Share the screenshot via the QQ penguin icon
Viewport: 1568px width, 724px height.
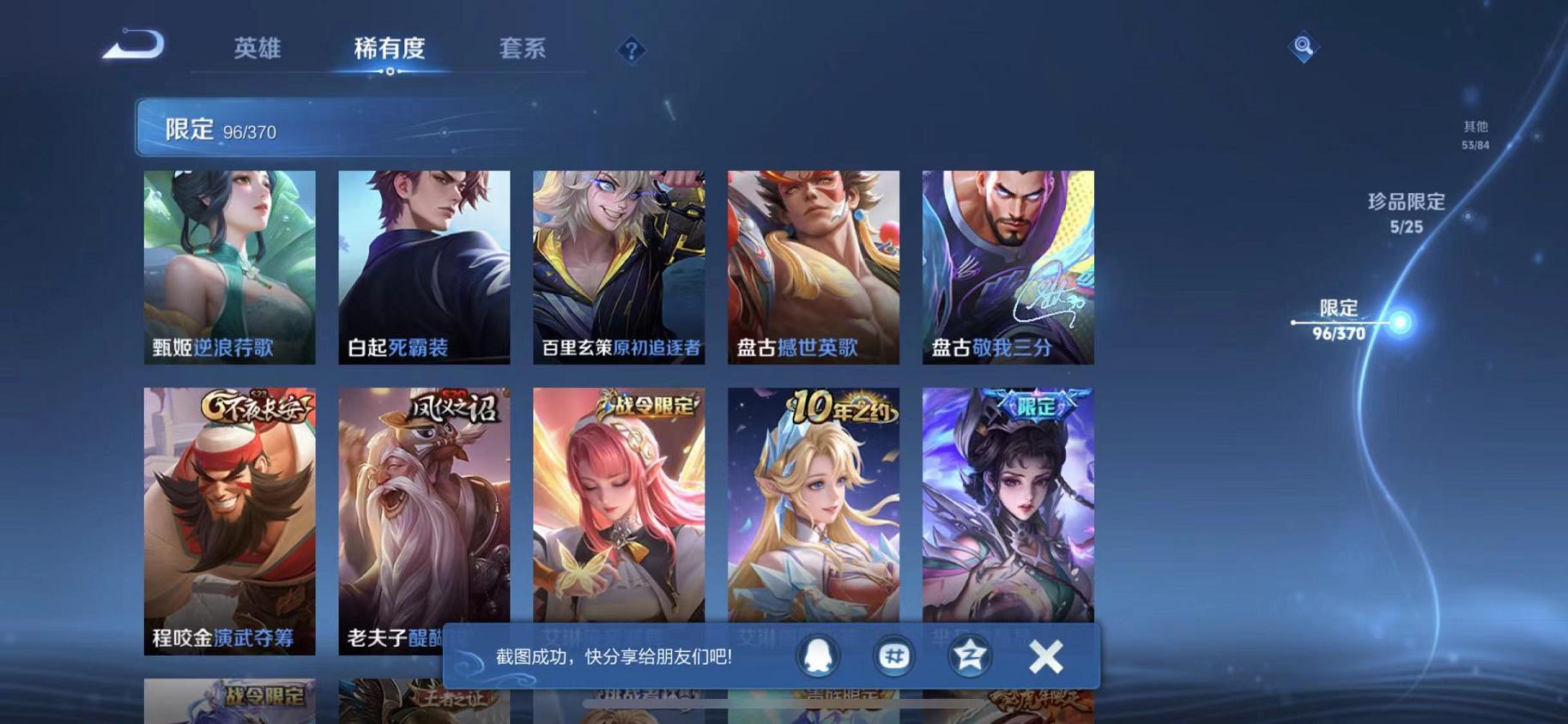tap(820, 655)
